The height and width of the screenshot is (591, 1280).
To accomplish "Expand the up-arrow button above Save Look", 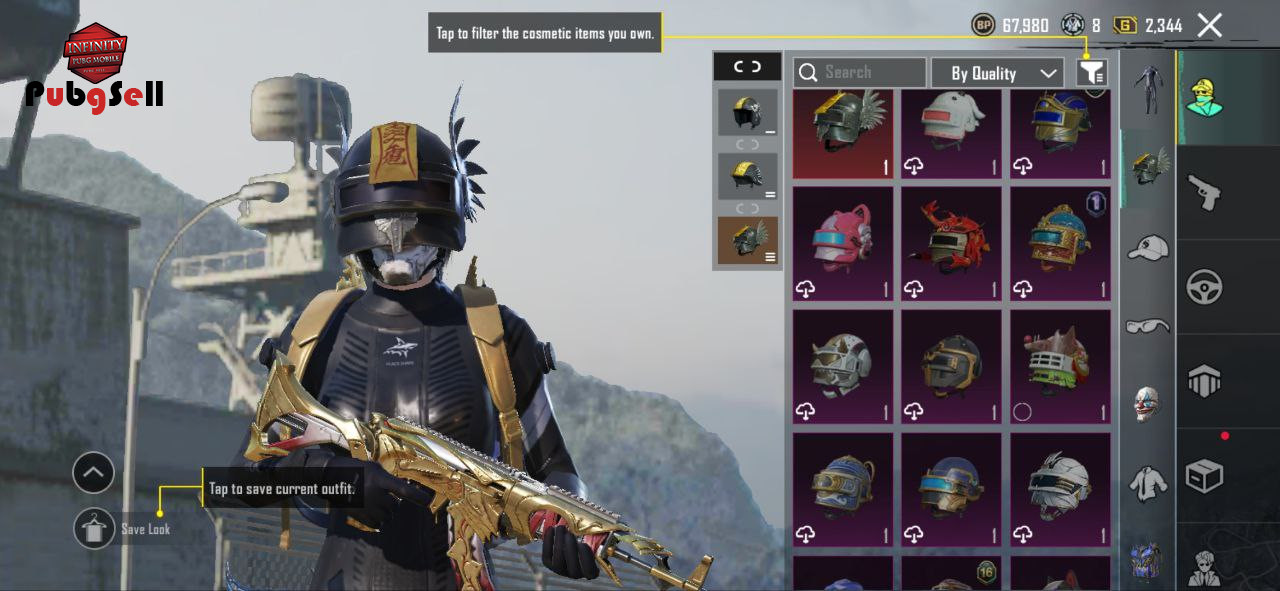I will pyautogui.click(x=94, y=473).
